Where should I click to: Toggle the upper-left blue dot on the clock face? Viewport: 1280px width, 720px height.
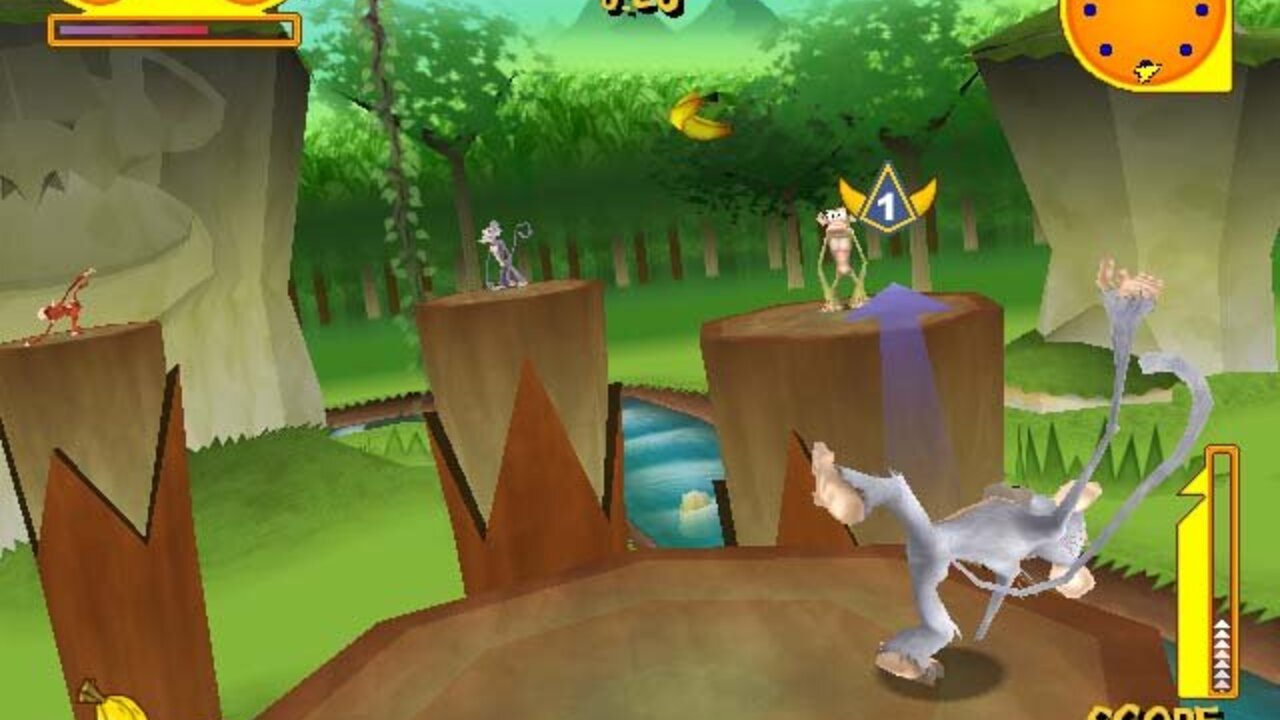[x=1090, y=9]
